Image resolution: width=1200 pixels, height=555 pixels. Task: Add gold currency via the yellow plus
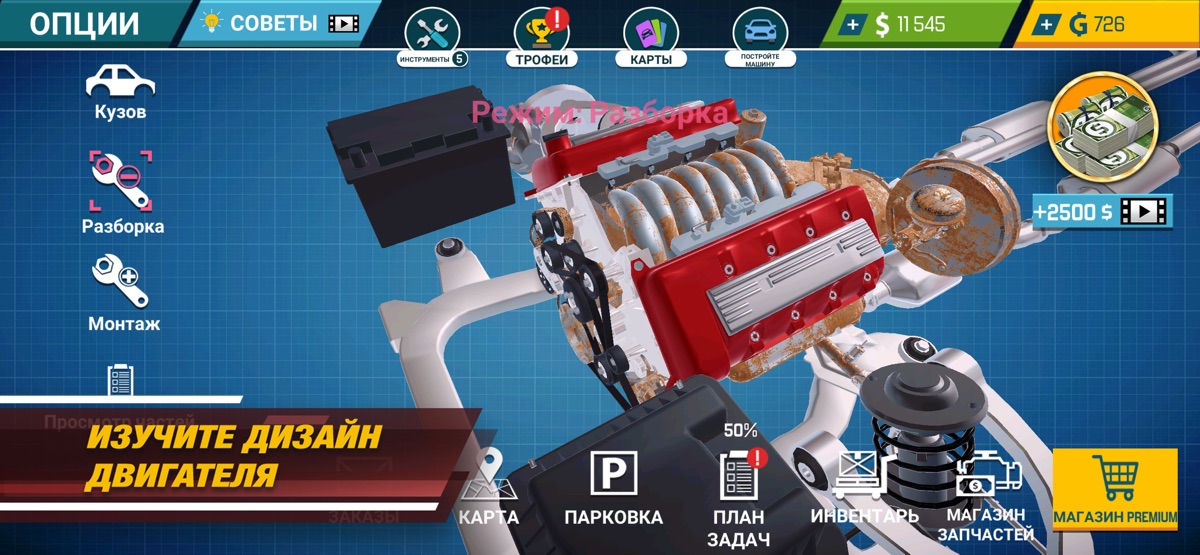pyautogui.click(x=1047, y=25)
